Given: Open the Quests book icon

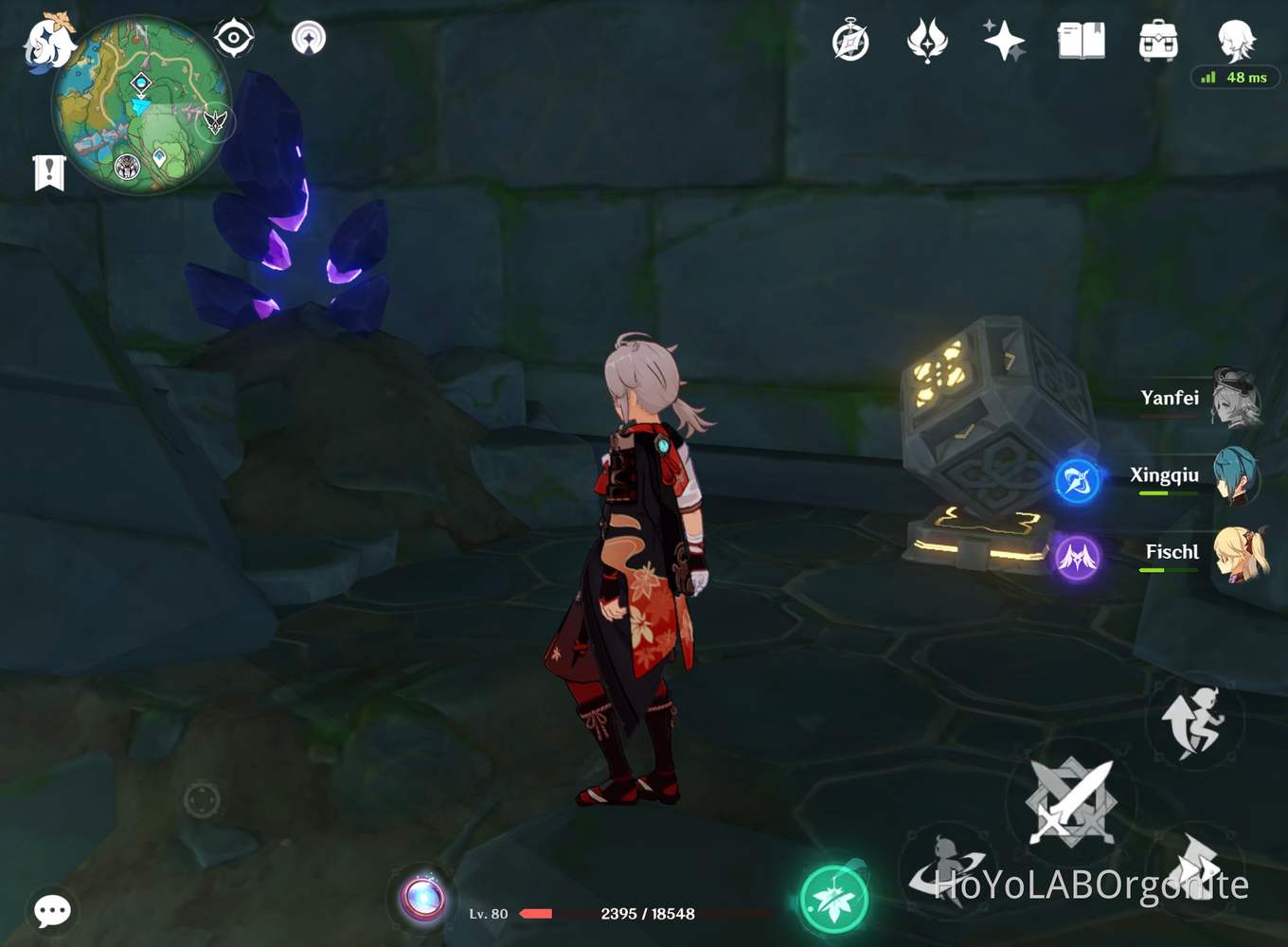Looking at the screenshot, I should 1080,40.
